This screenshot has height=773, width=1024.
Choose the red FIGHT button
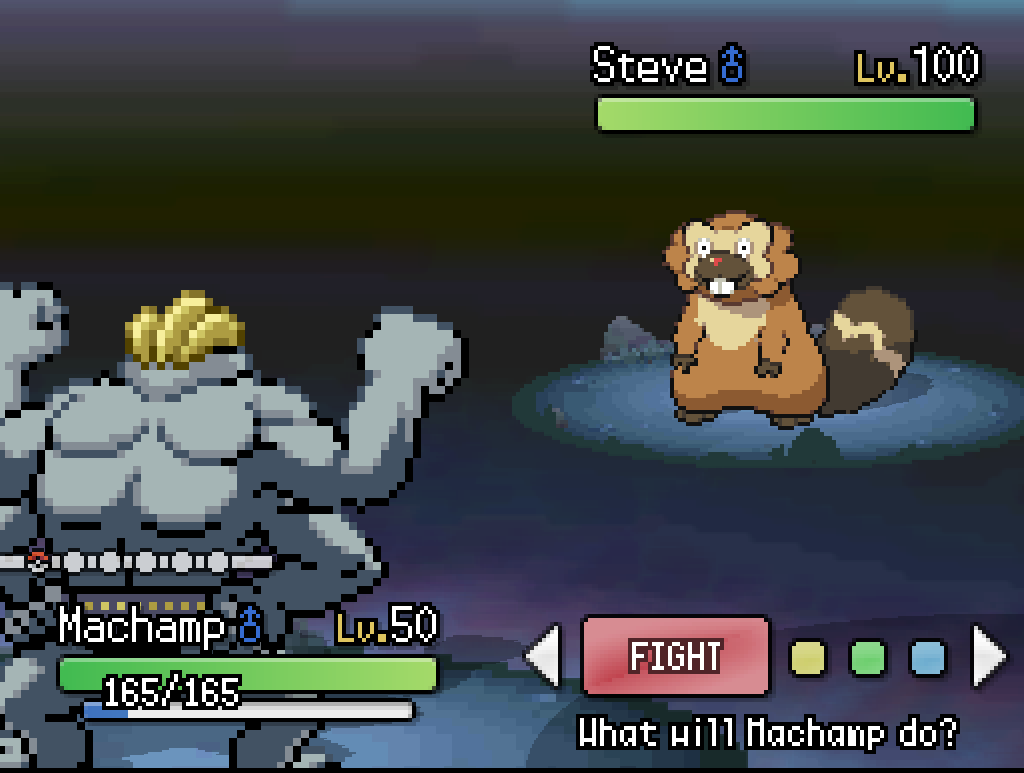[675, 656]
